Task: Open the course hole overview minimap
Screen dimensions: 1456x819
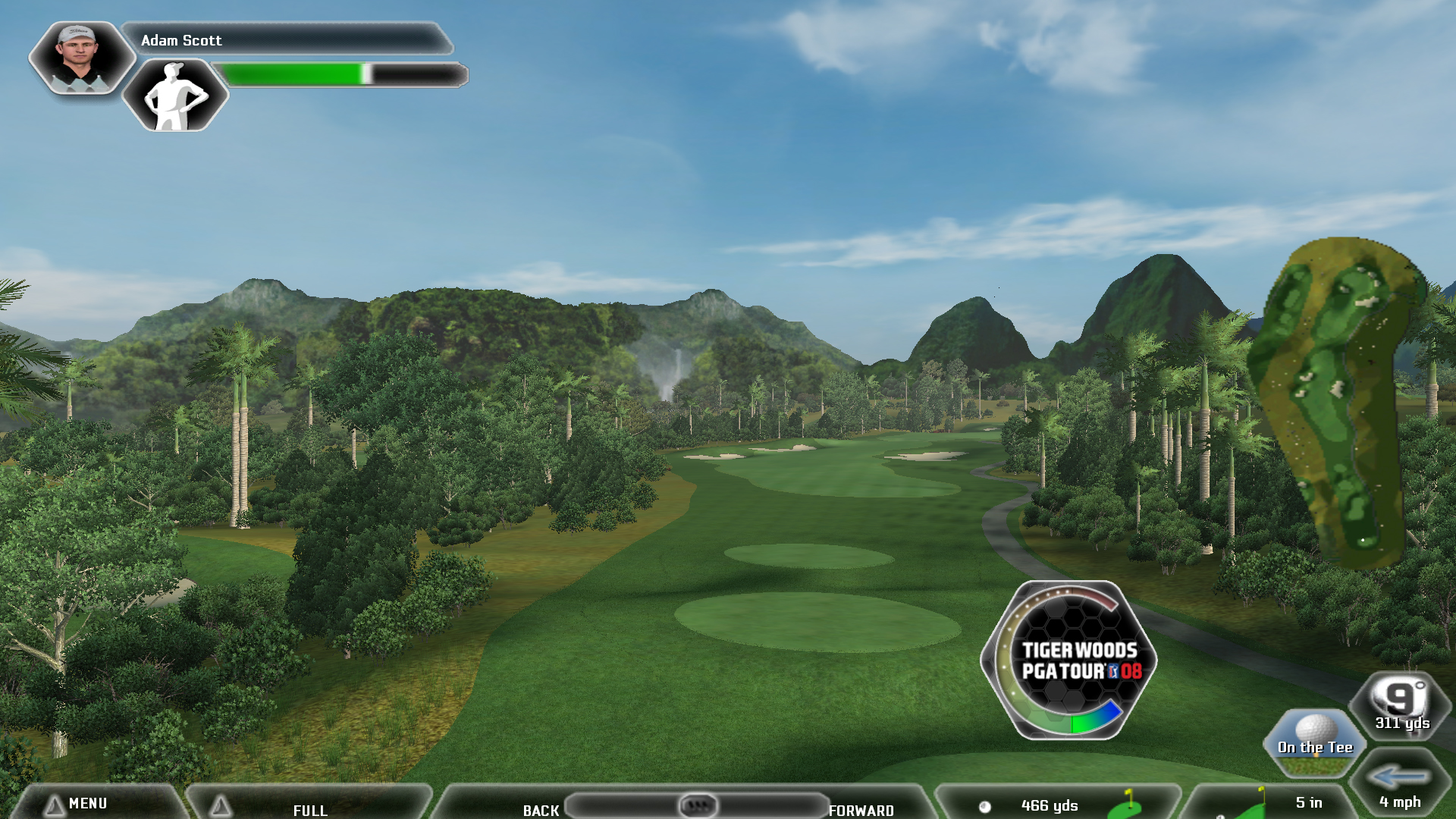Action: [x=1335, y=402]
